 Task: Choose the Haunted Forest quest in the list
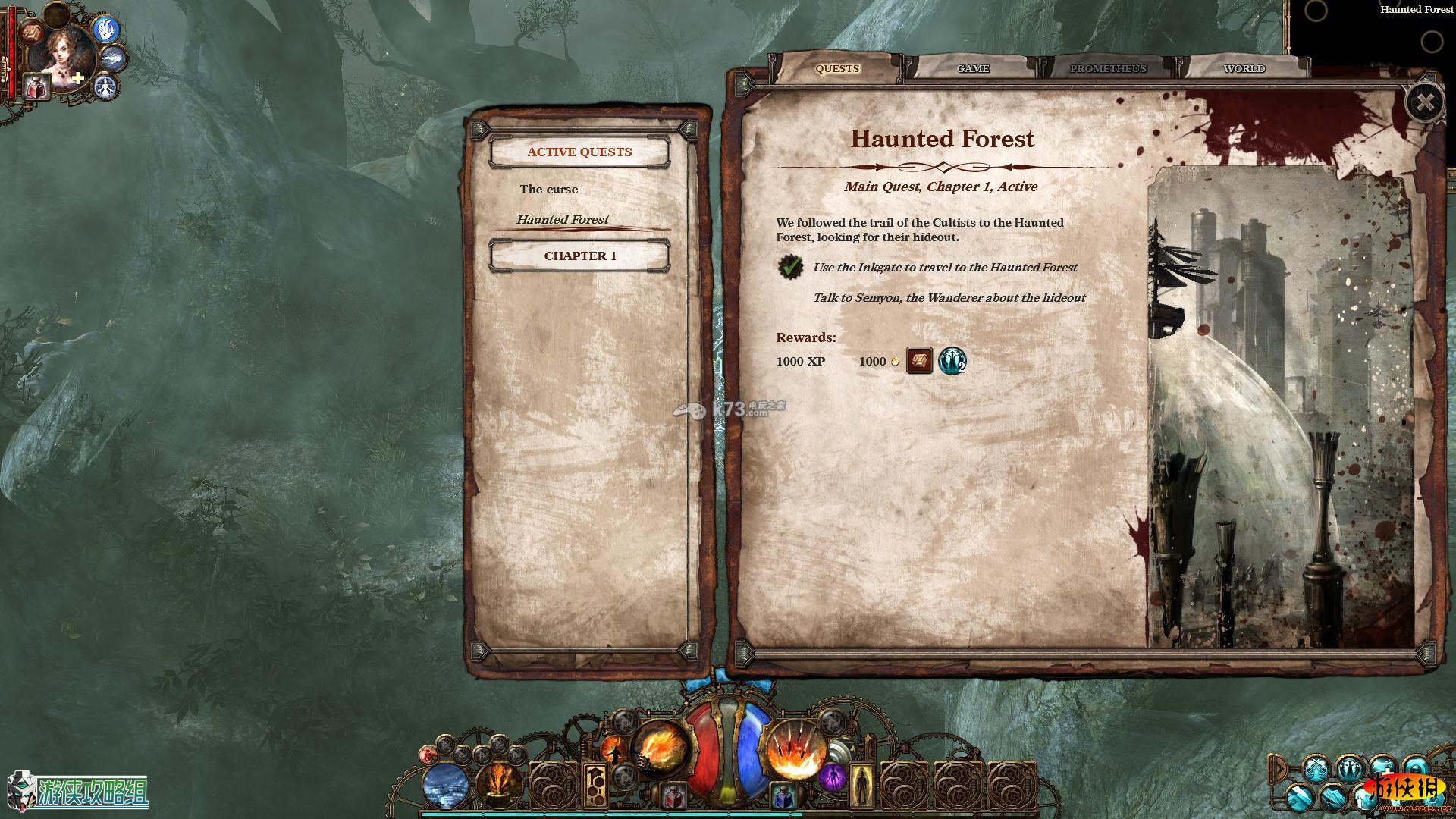(563, 220)
